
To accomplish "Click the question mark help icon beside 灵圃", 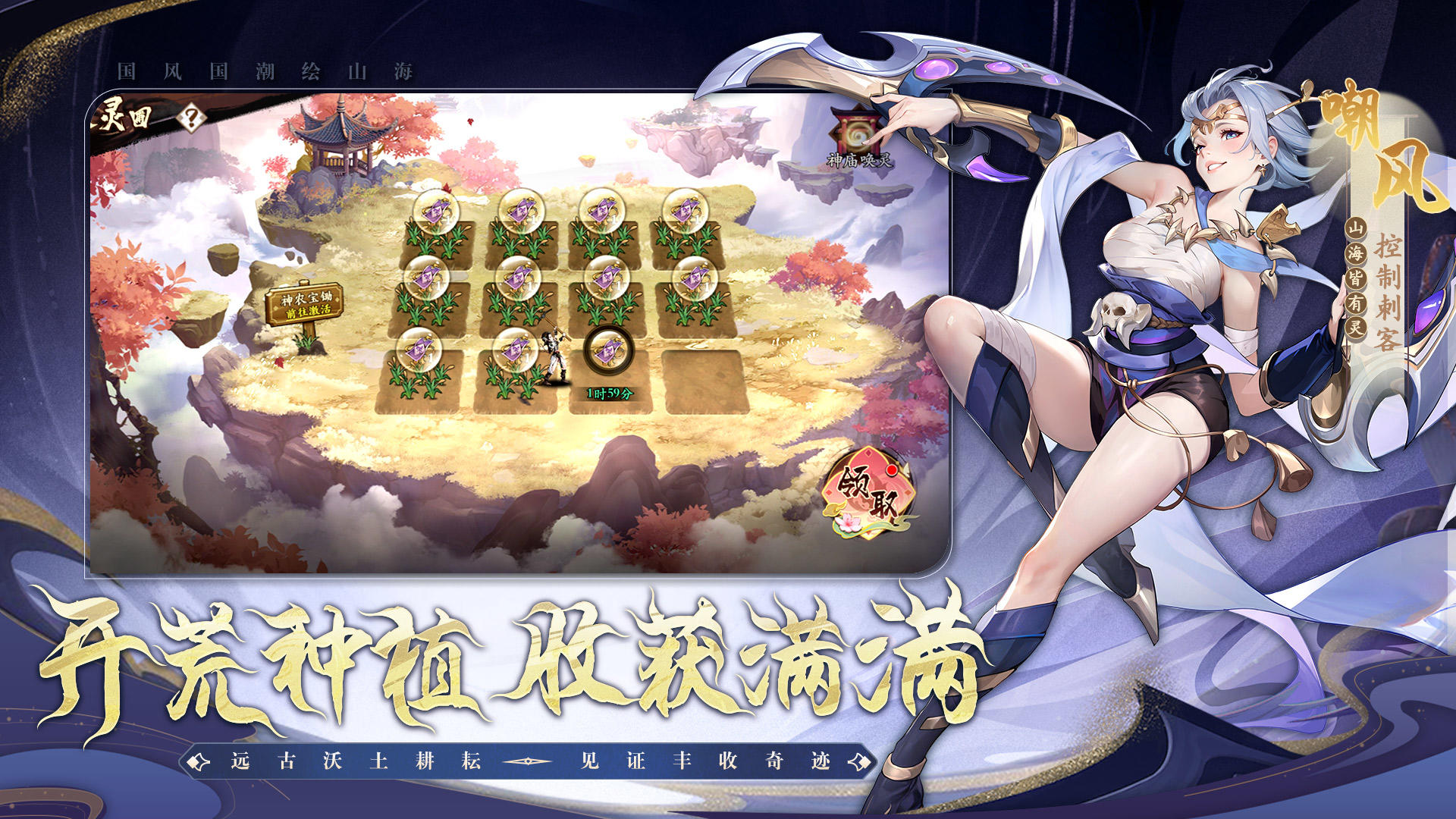I will pyautogui.click(x=193, y=115).
